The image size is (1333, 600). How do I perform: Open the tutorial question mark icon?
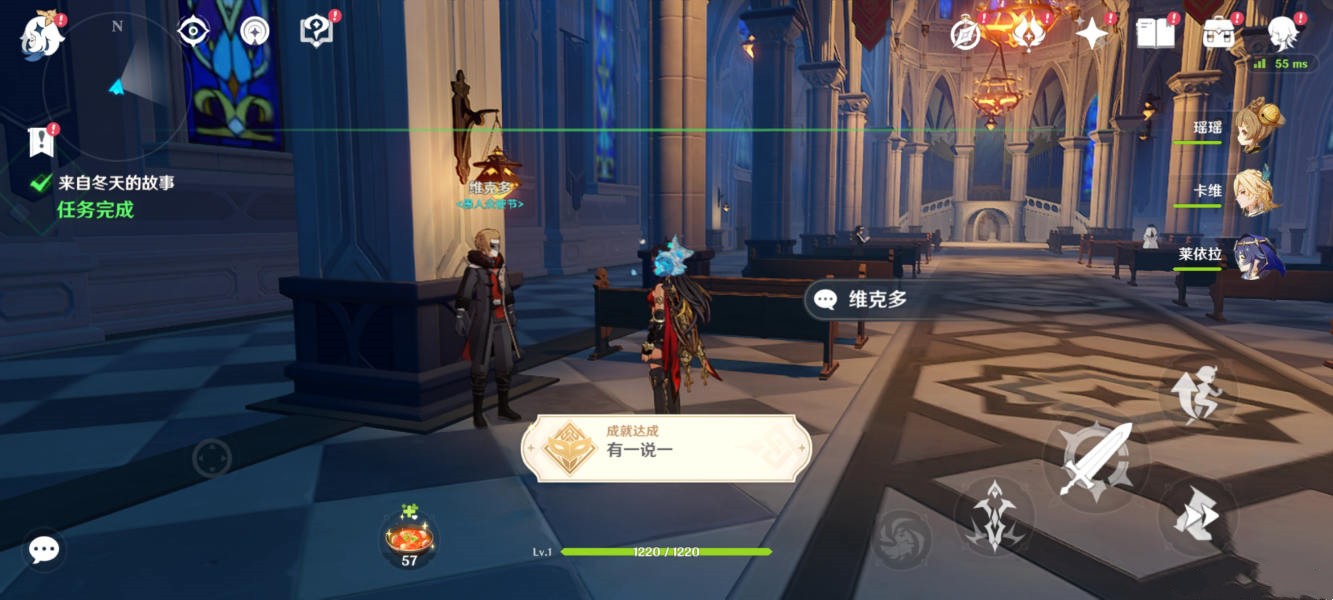click(316, 32)
